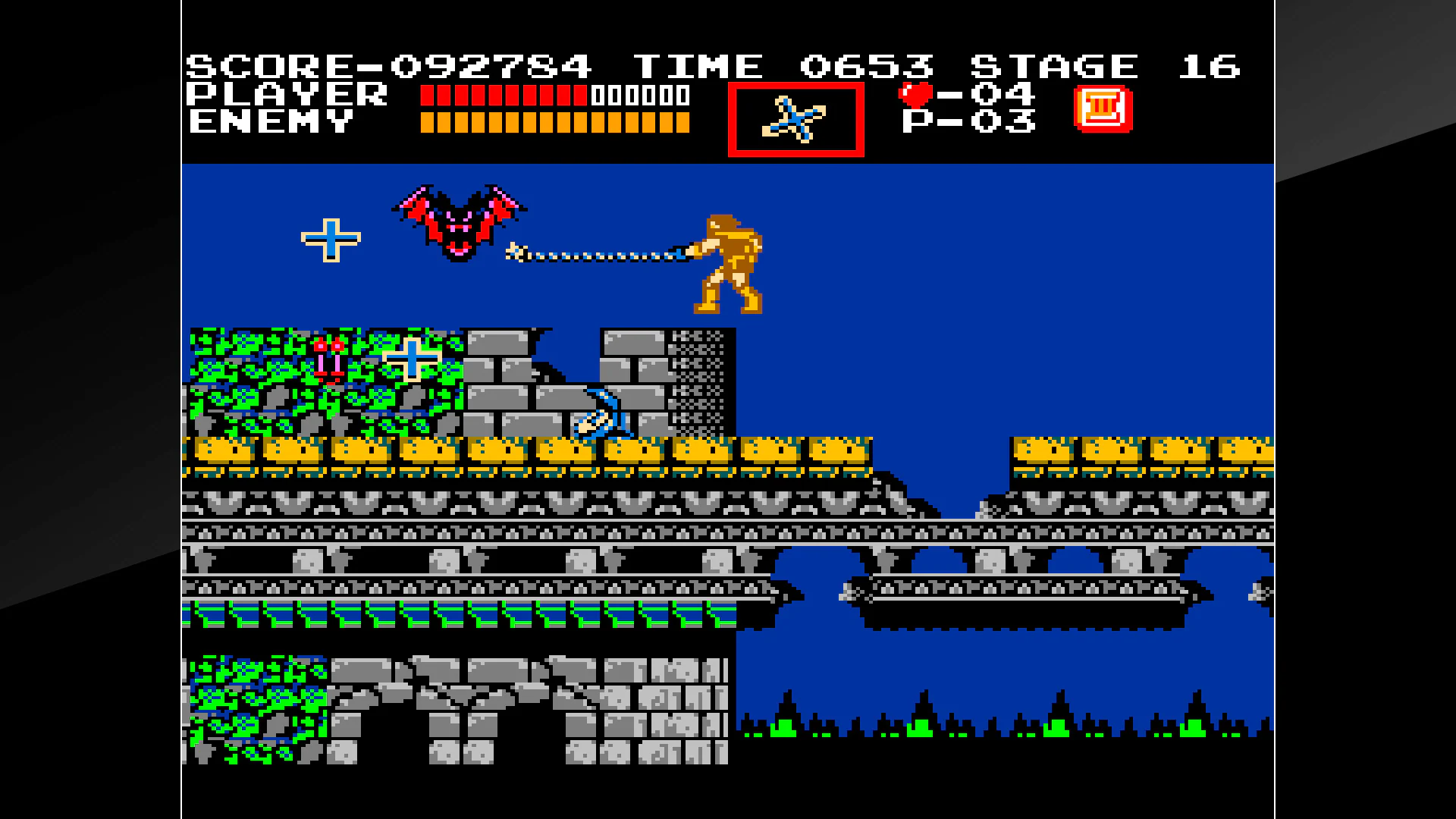
Task: Click the heart icon next to the 04 counter
Action: pos(915,95)
